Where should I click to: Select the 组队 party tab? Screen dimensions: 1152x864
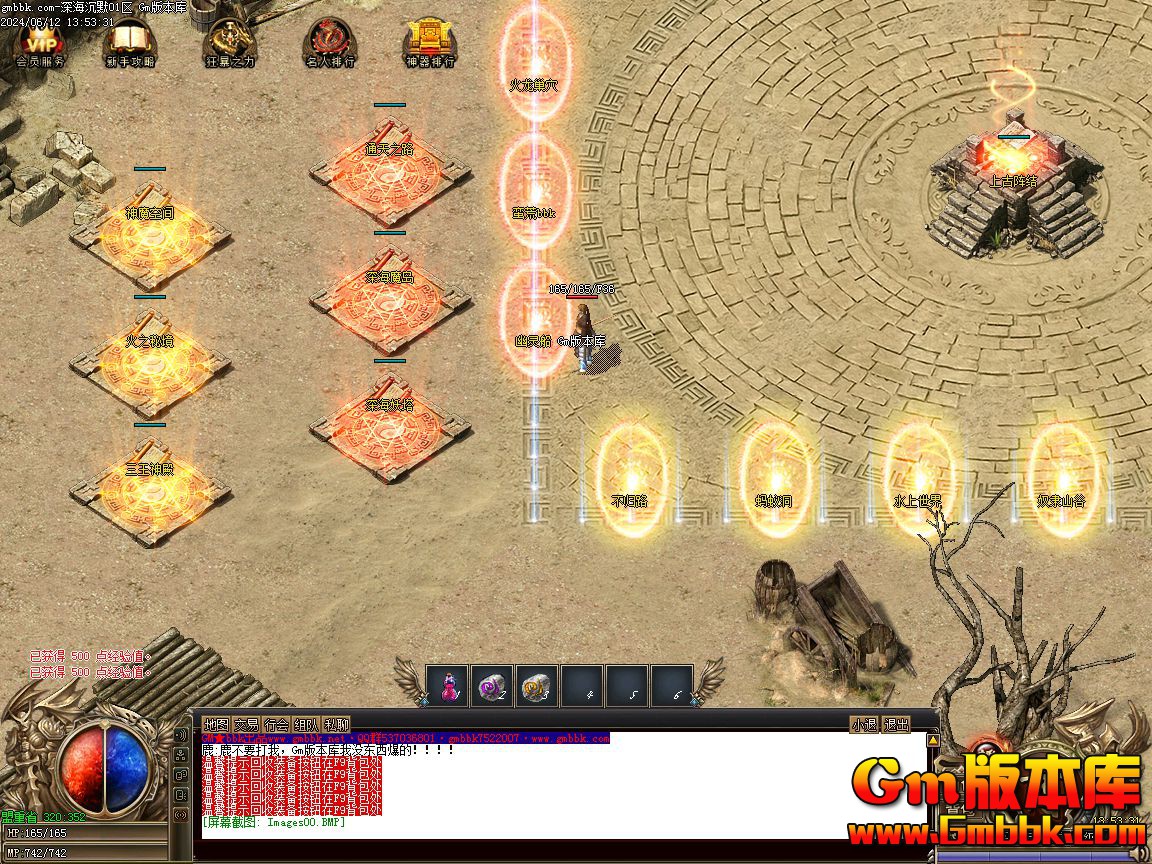[x=306, y=724]
